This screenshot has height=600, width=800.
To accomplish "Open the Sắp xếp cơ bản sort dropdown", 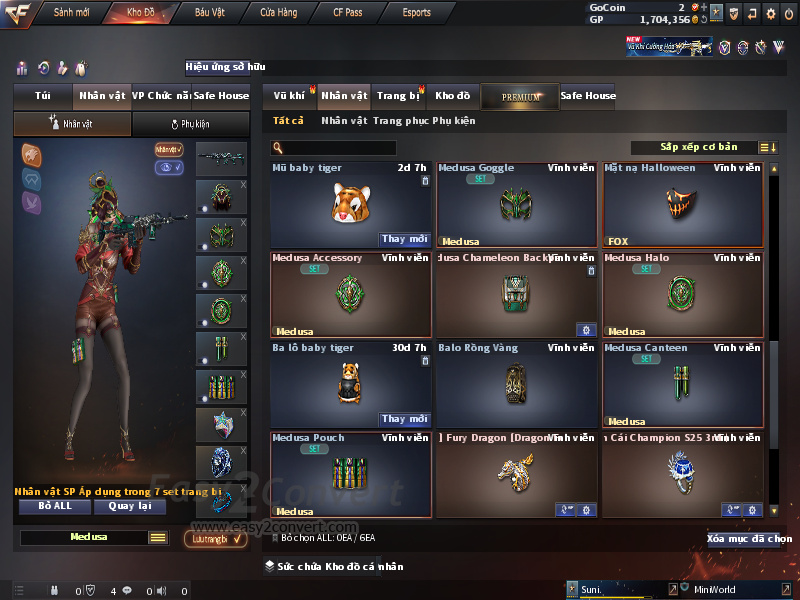I will point(698,148).
